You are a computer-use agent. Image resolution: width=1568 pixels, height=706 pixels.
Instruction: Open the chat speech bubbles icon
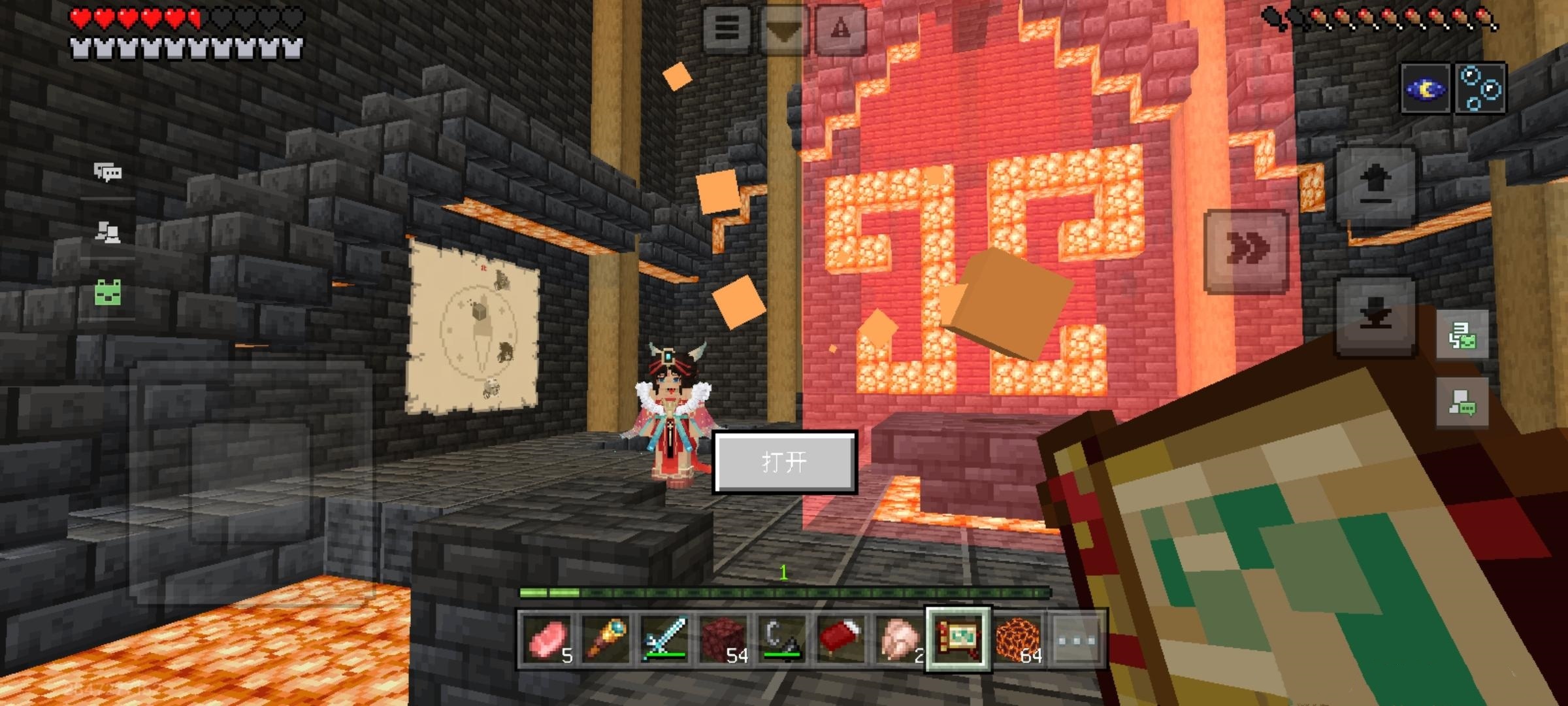[x=108, y=172]
